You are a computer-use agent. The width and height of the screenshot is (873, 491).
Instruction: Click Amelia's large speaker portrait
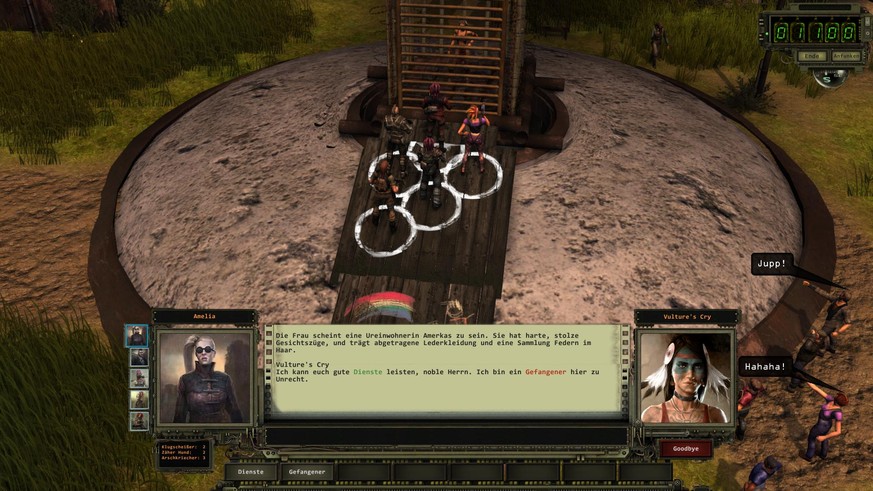(206, 377)
